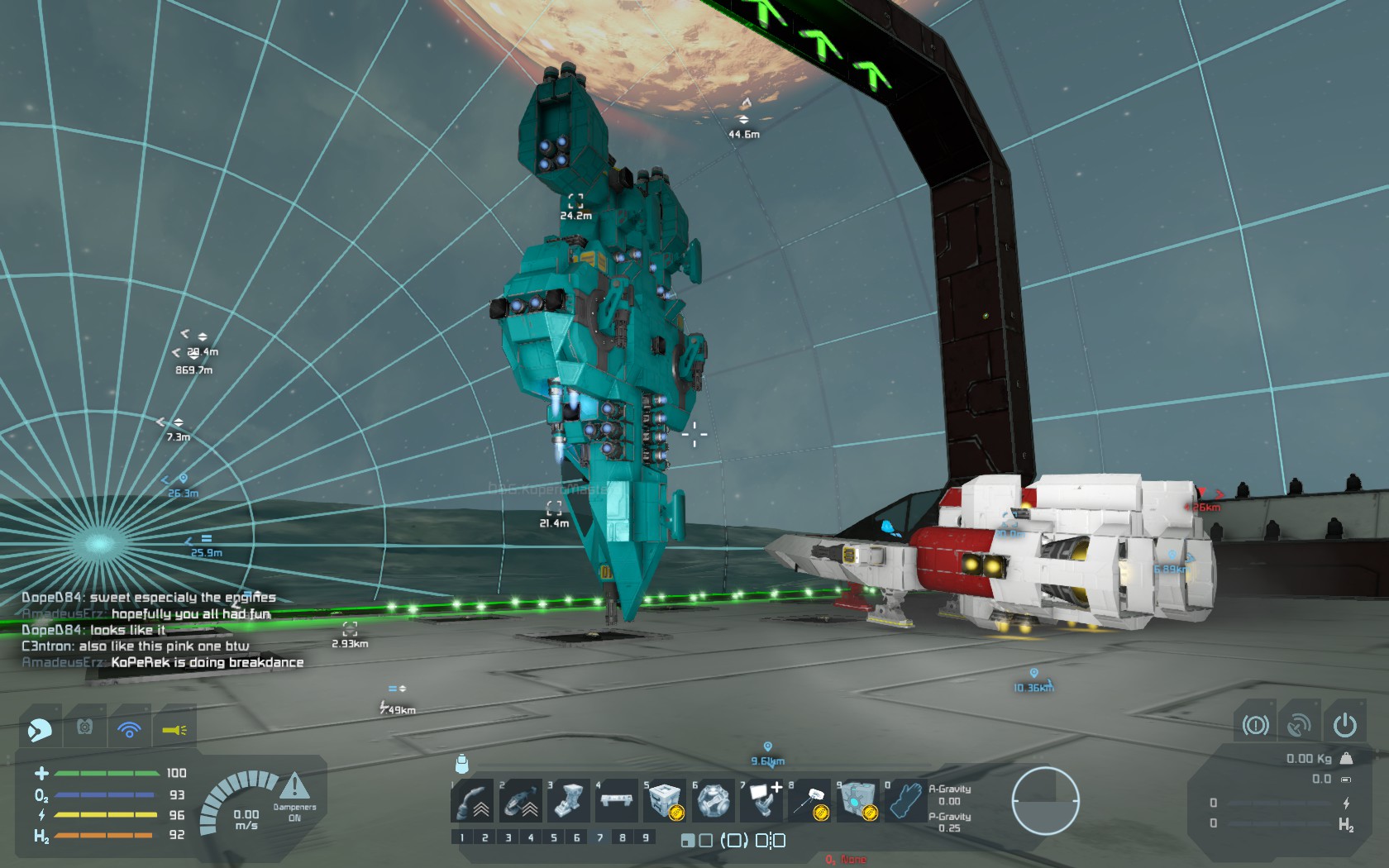Click the artificial horizon circle gauge

[1046, 800]
